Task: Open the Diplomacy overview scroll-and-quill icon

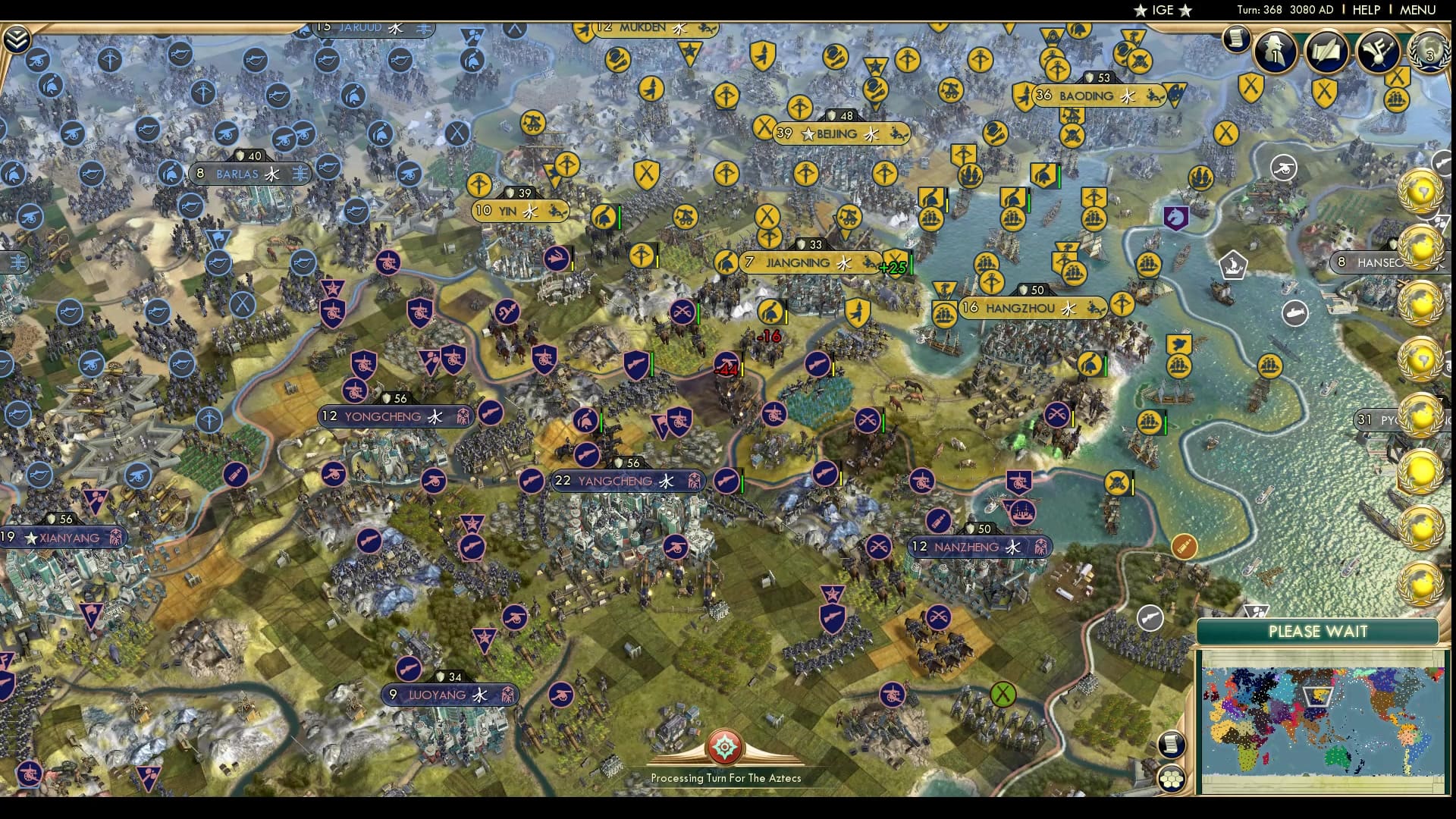Action: (x=1326, y=49)
